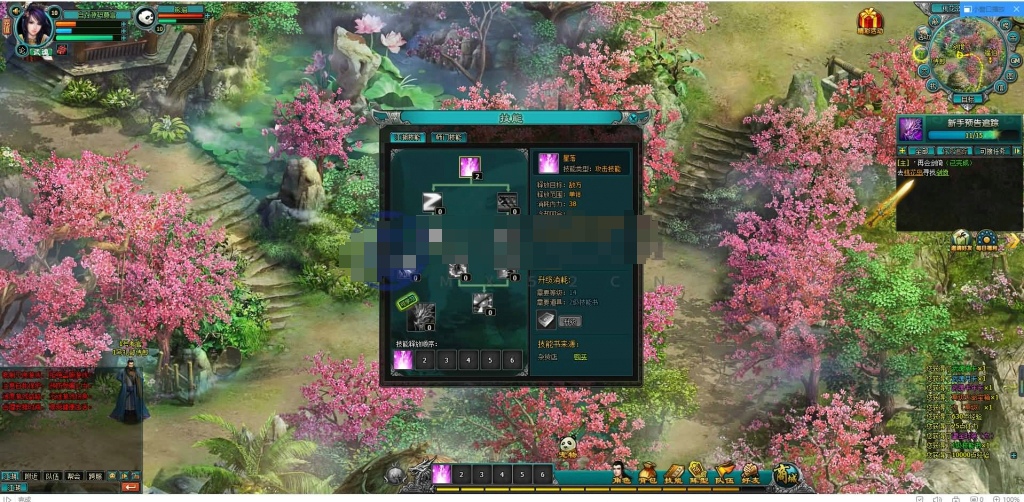Open the 阵型 formation menu
This screenshot has width=1024, height=502.
click(699, 473)
